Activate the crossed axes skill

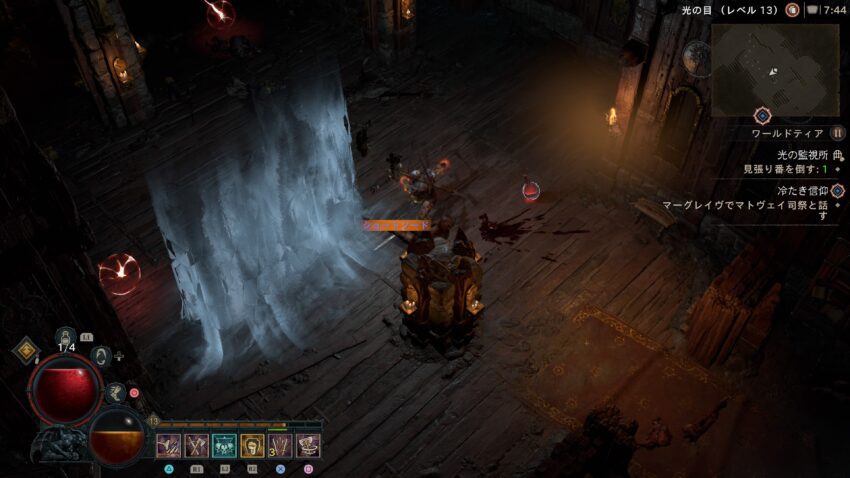coord(196,446)
